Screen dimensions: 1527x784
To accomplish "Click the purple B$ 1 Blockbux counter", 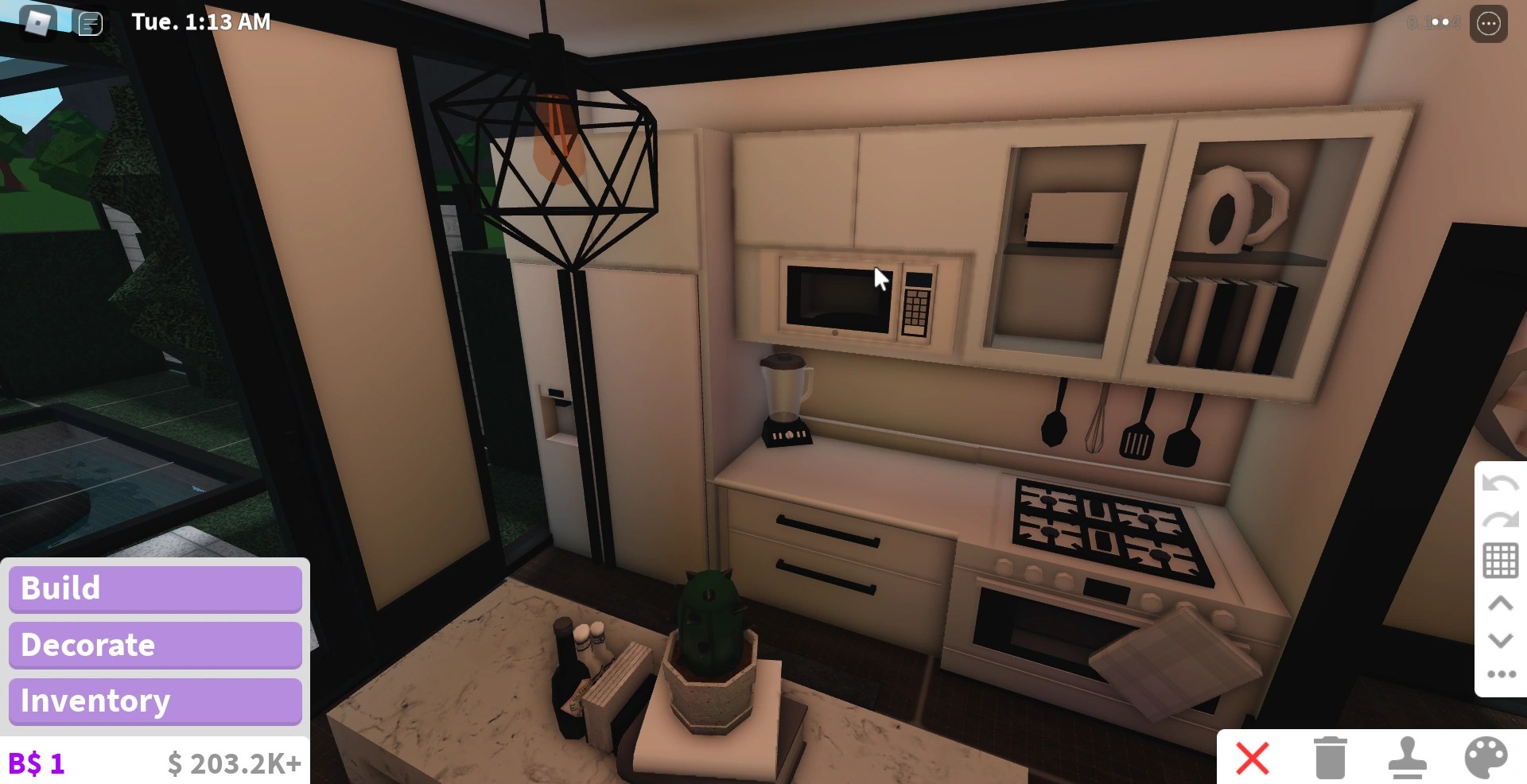I will (35, 763).
